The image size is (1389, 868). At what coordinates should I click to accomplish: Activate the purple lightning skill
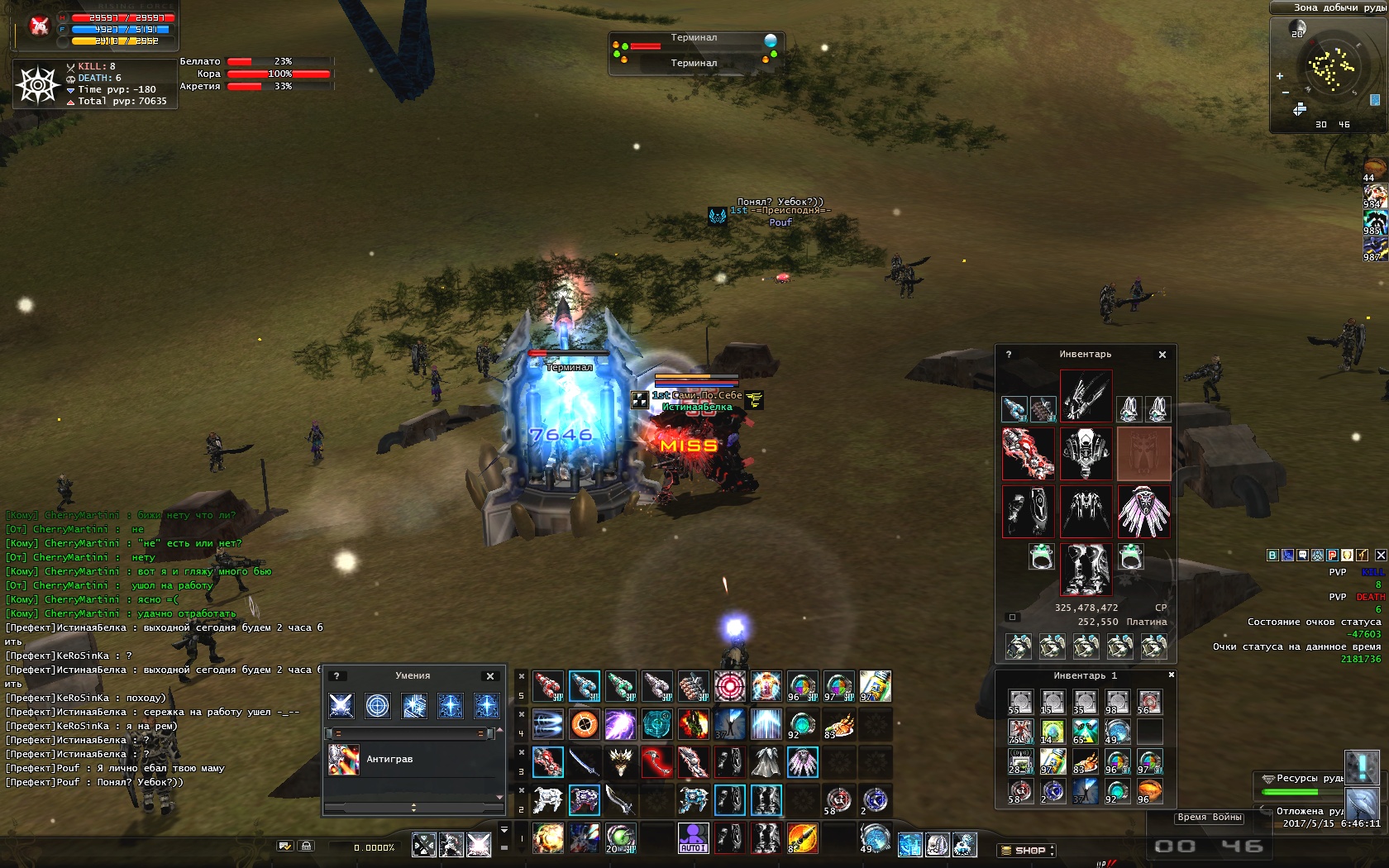tap(620, 724)
